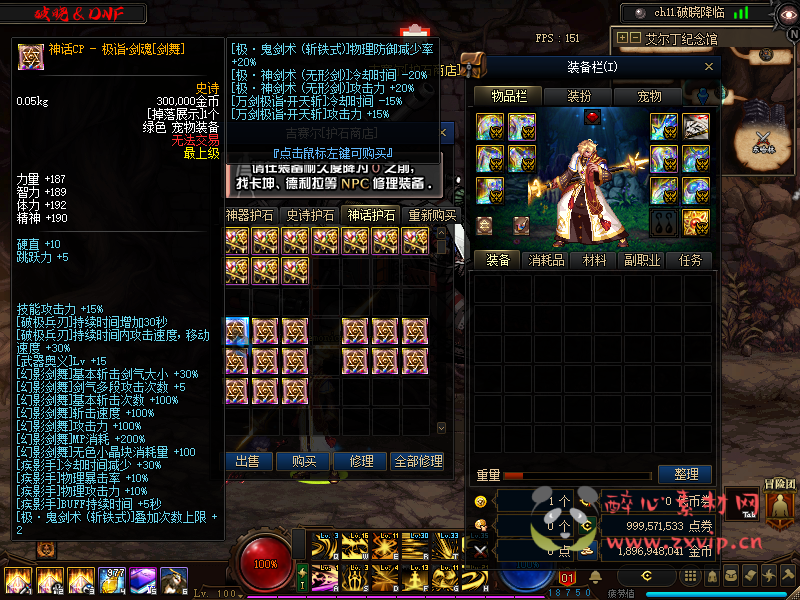The image size is (800, 600).
Task: Open the 副职业 (sub-profession) category
Action: point(642,260)
